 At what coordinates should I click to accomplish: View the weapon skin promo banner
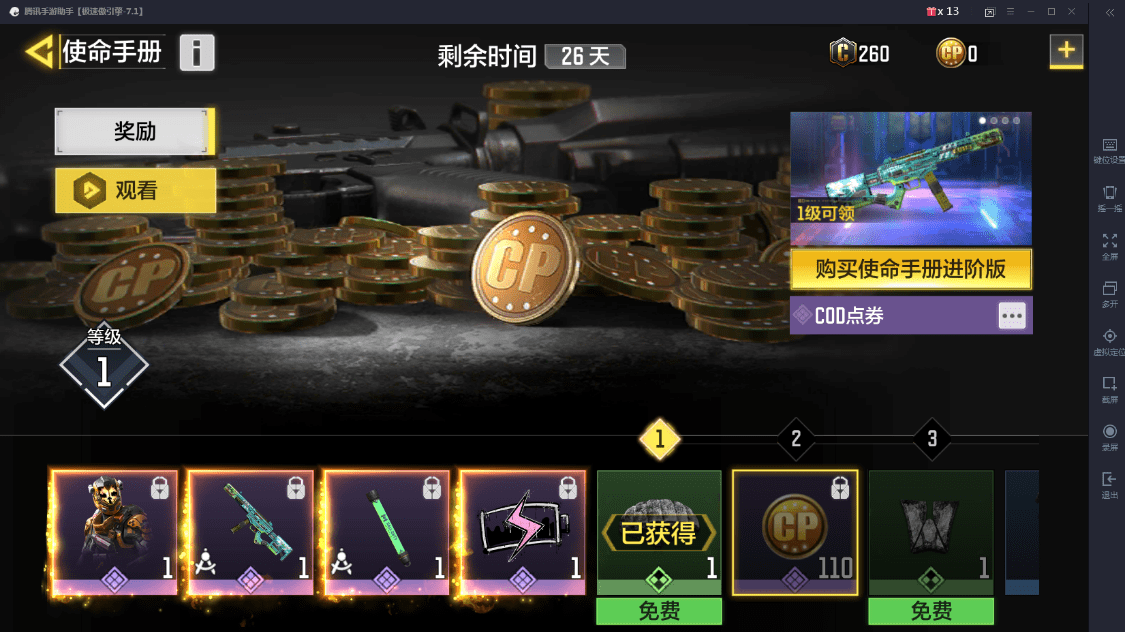[910, 178]
